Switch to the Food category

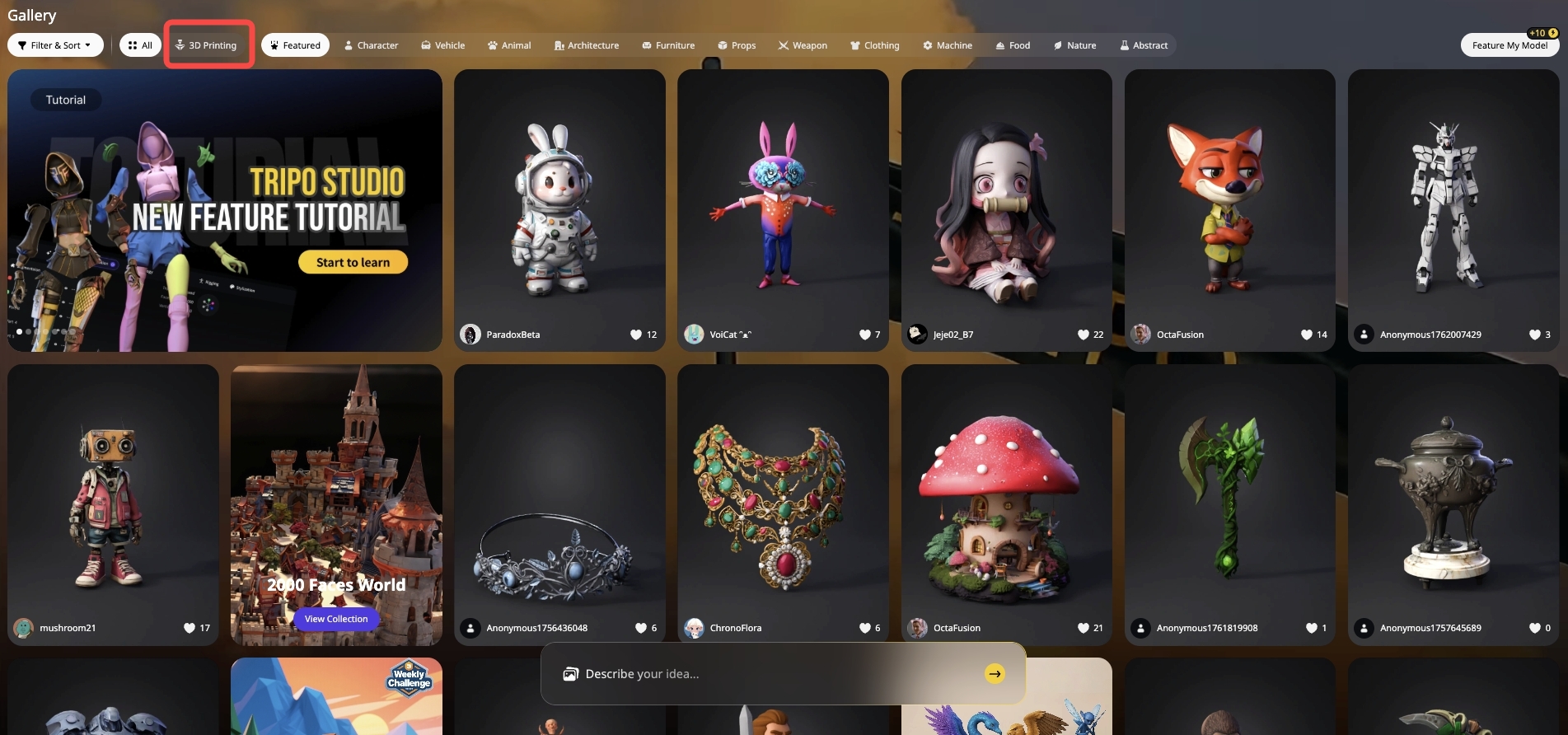[1013, 45]
